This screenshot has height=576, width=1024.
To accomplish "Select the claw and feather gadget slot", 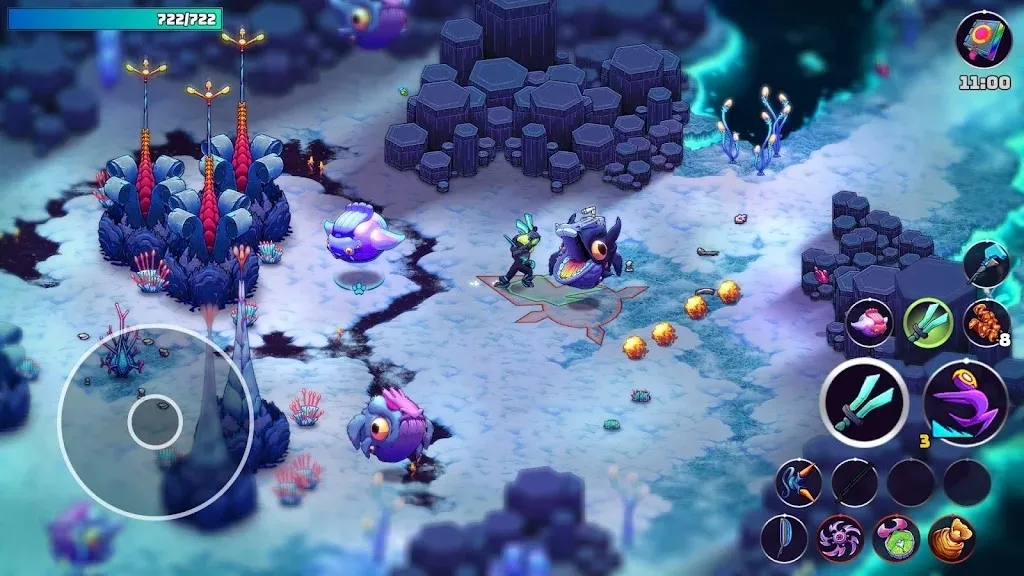I will click(x=798, y=483).
